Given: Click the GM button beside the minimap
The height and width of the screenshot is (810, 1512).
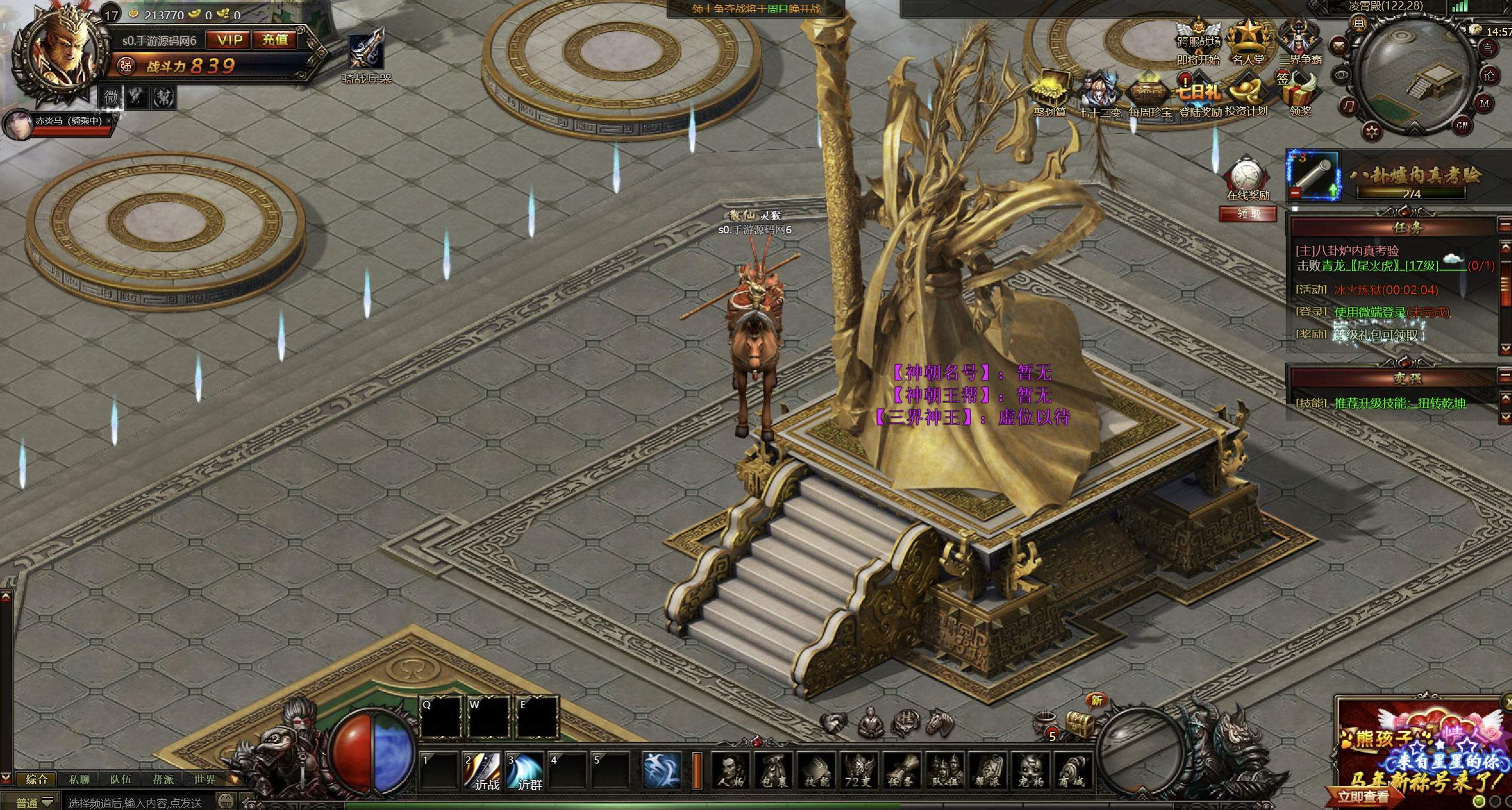Looking at the screenshot, I should (x=1462, y=125).
